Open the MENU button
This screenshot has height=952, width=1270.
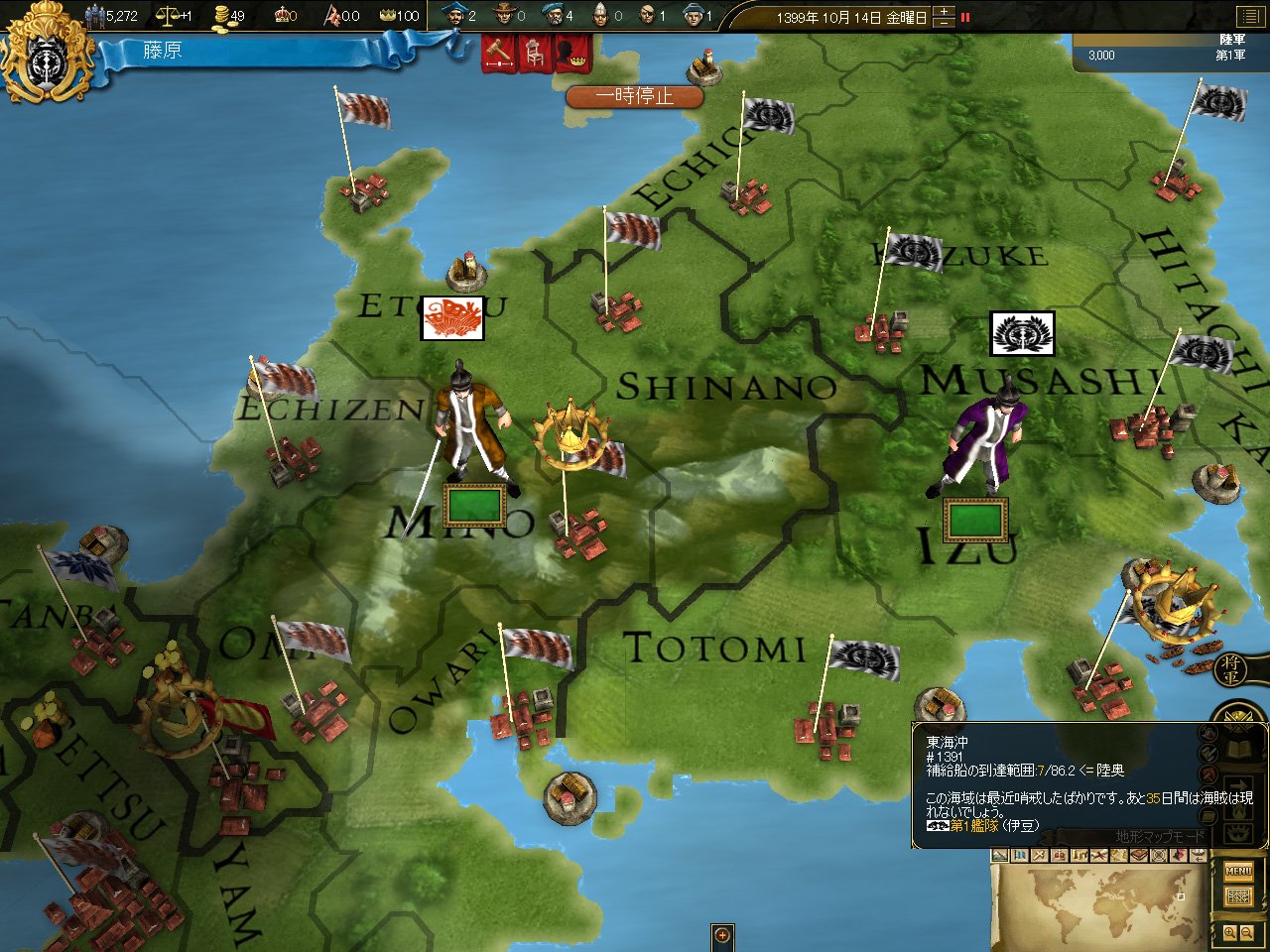pyautogui.click(x=1238, y=872)
